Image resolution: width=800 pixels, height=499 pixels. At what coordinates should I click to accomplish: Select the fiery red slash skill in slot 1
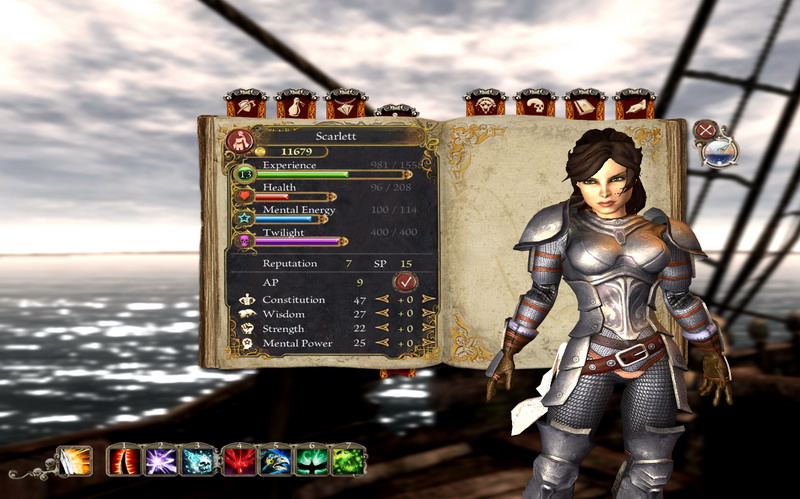(x=125, y=461)
